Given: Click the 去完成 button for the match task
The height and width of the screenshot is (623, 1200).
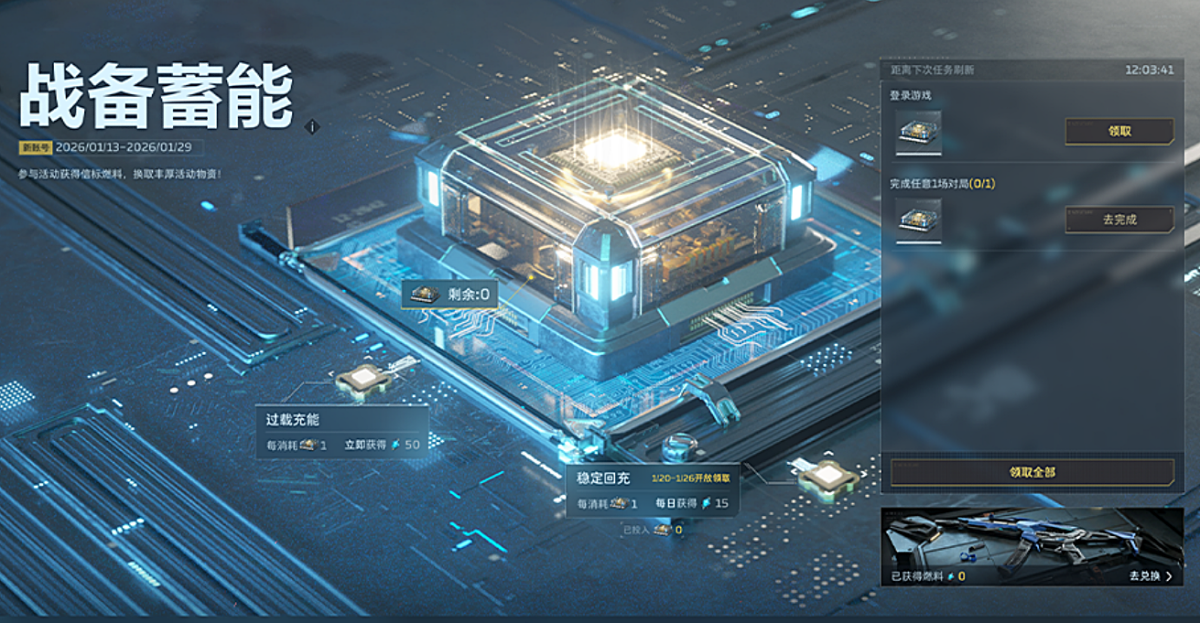Looking at the screenshot, I should (1119, 219).
